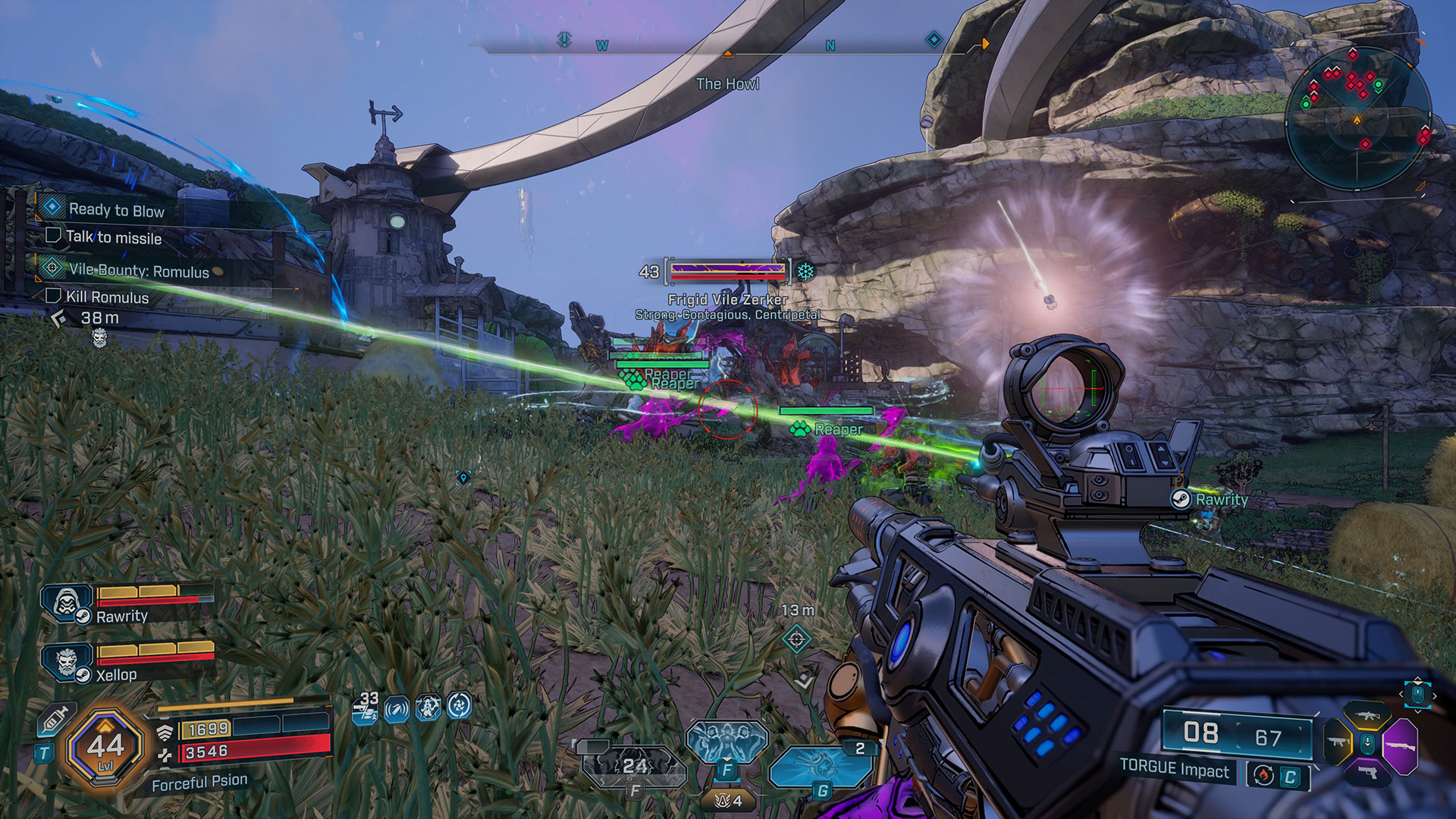The image size is (1456, 819).
Task: Click the status buff icon showing 33
Action: 366,708
